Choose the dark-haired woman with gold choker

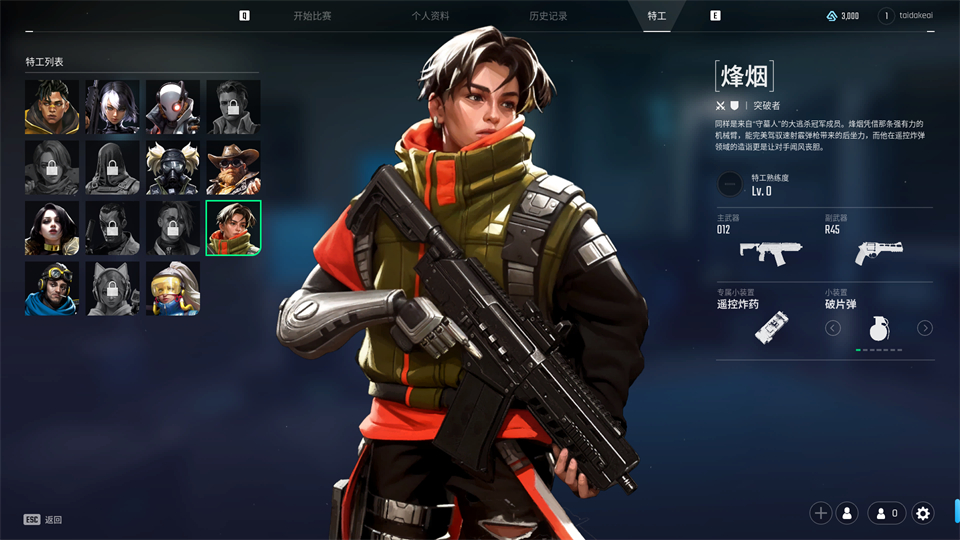tap(51, 228)
